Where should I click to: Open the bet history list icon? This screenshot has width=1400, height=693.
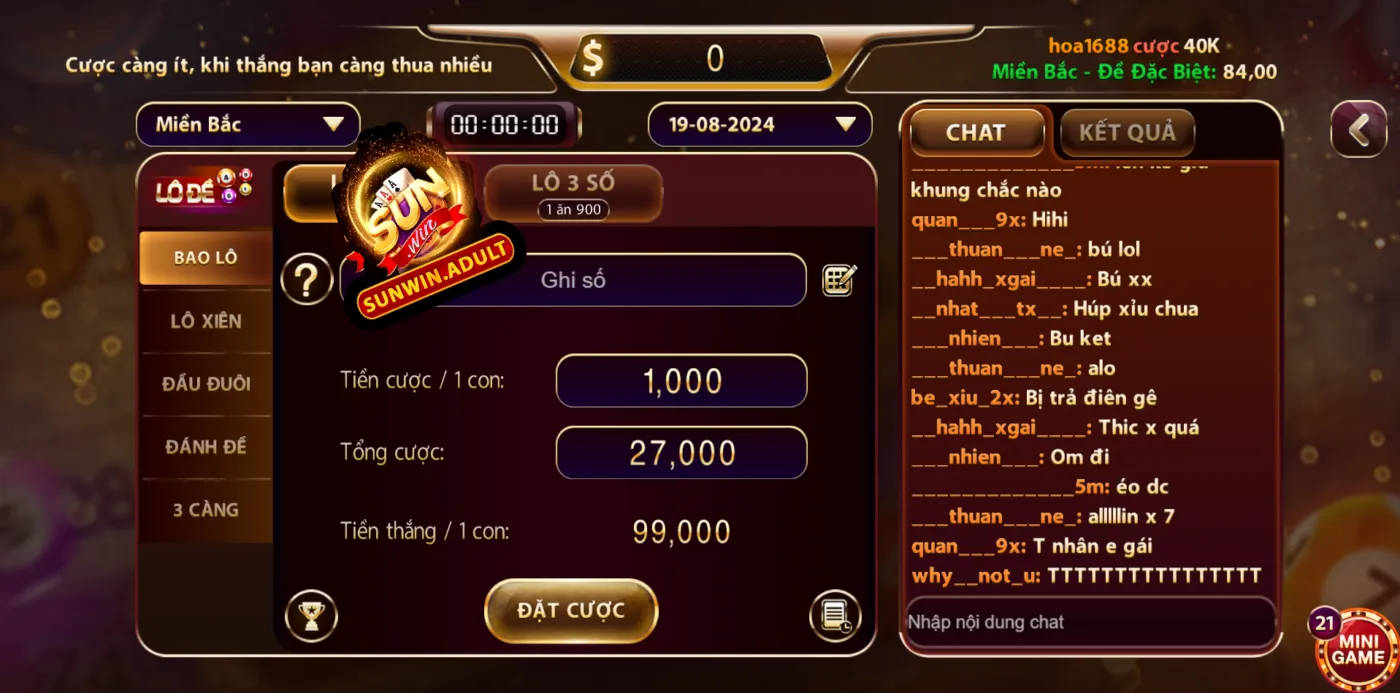coord(834,616)
